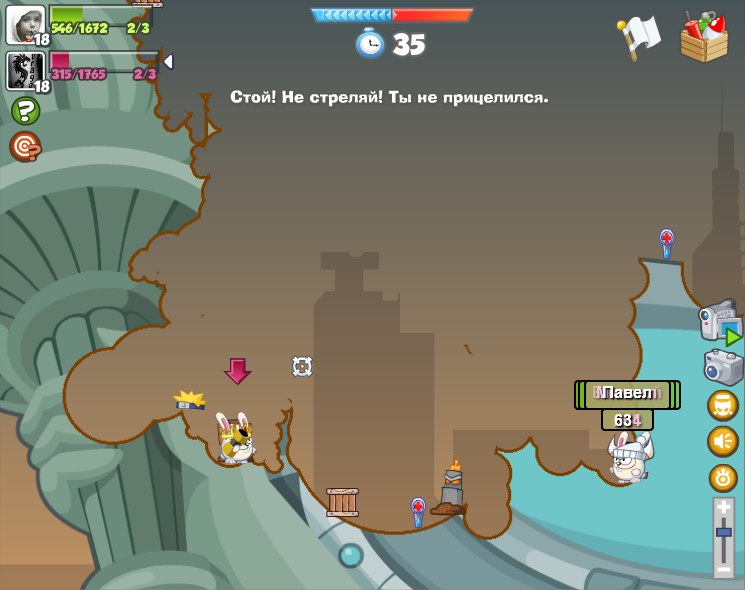Start video recording with the camcorder icon
Viewport: 745px width, 590px height.
[x=719, y=322]
